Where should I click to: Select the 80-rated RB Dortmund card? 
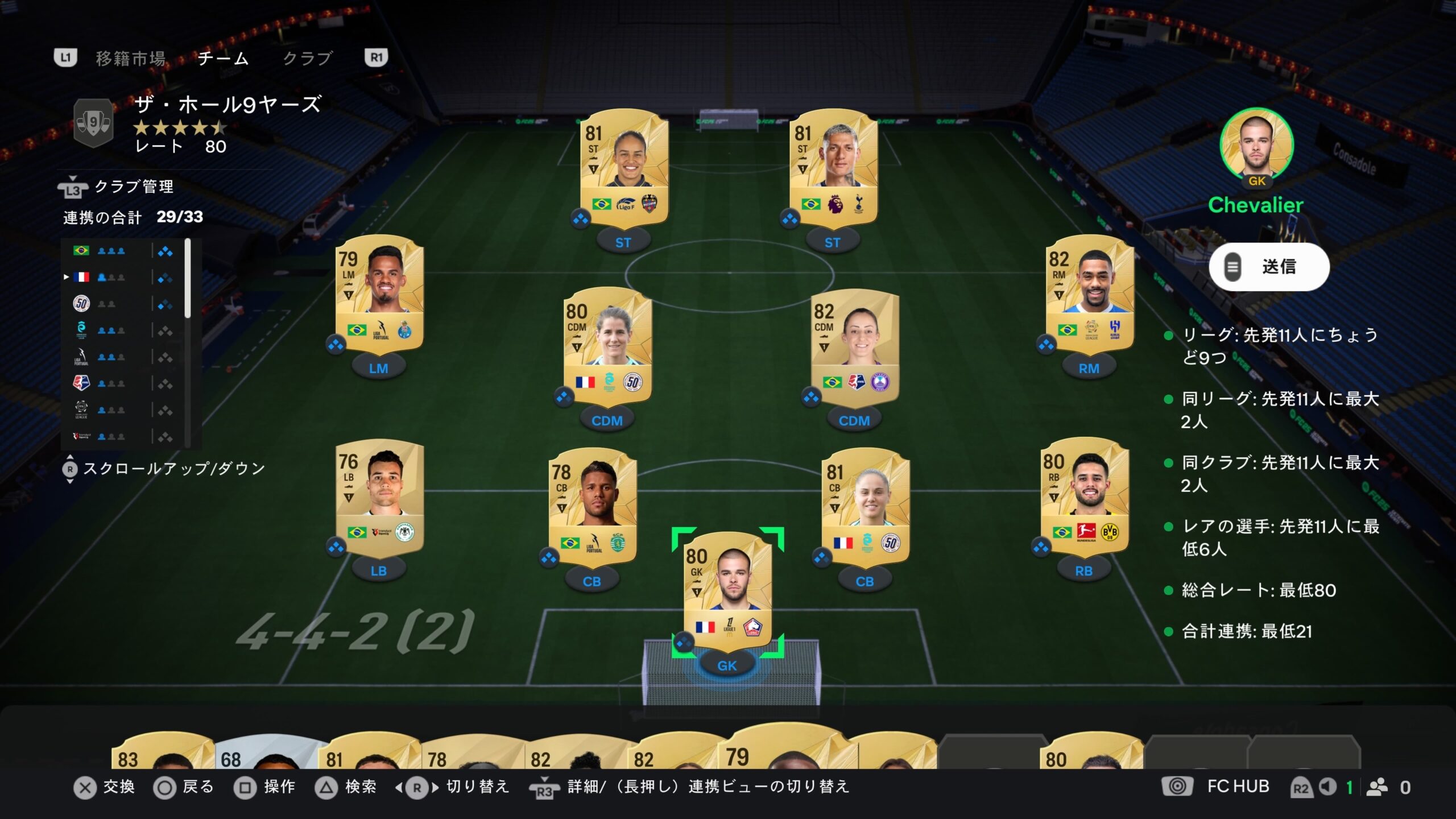pos(1084,496)
